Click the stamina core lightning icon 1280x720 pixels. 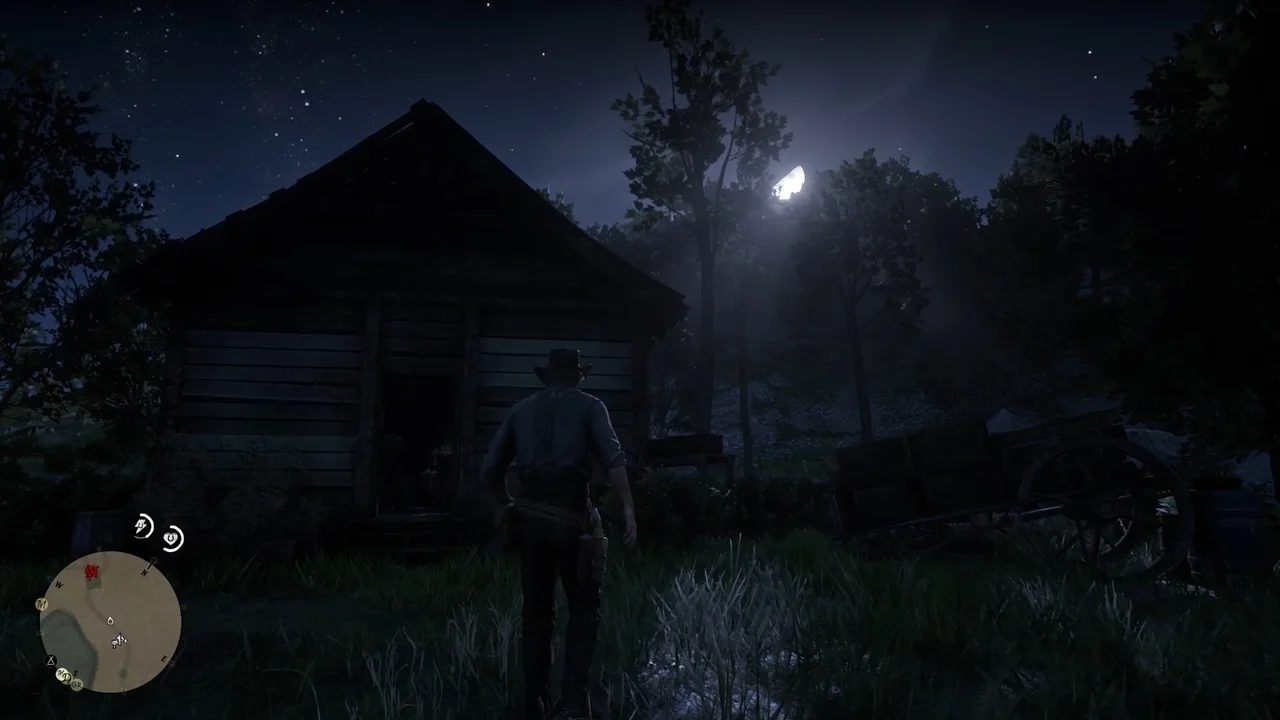click(142, 526)
